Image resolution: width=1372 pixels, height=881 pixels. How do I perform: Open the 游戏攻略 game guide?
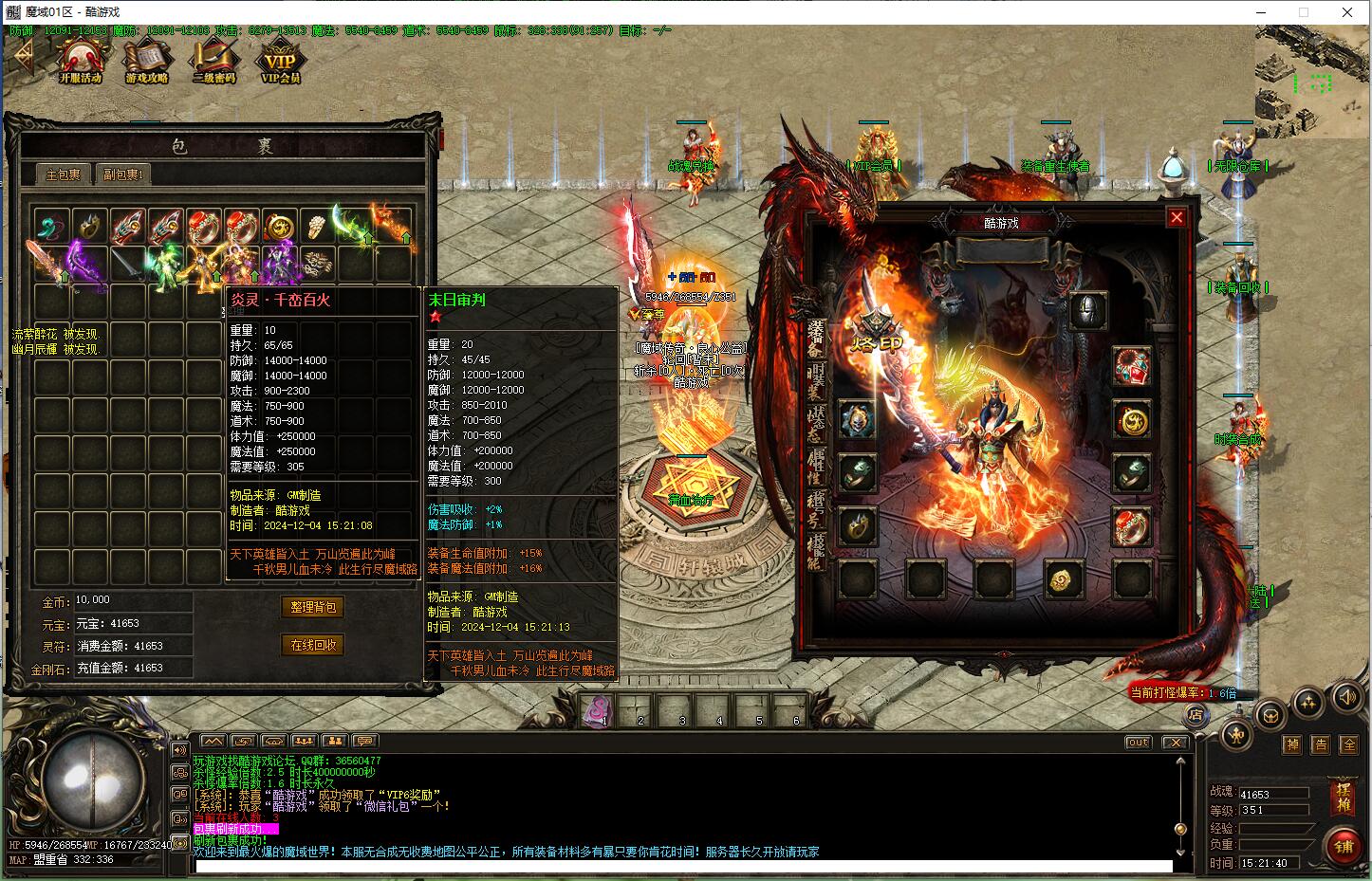tap(147, 63)
